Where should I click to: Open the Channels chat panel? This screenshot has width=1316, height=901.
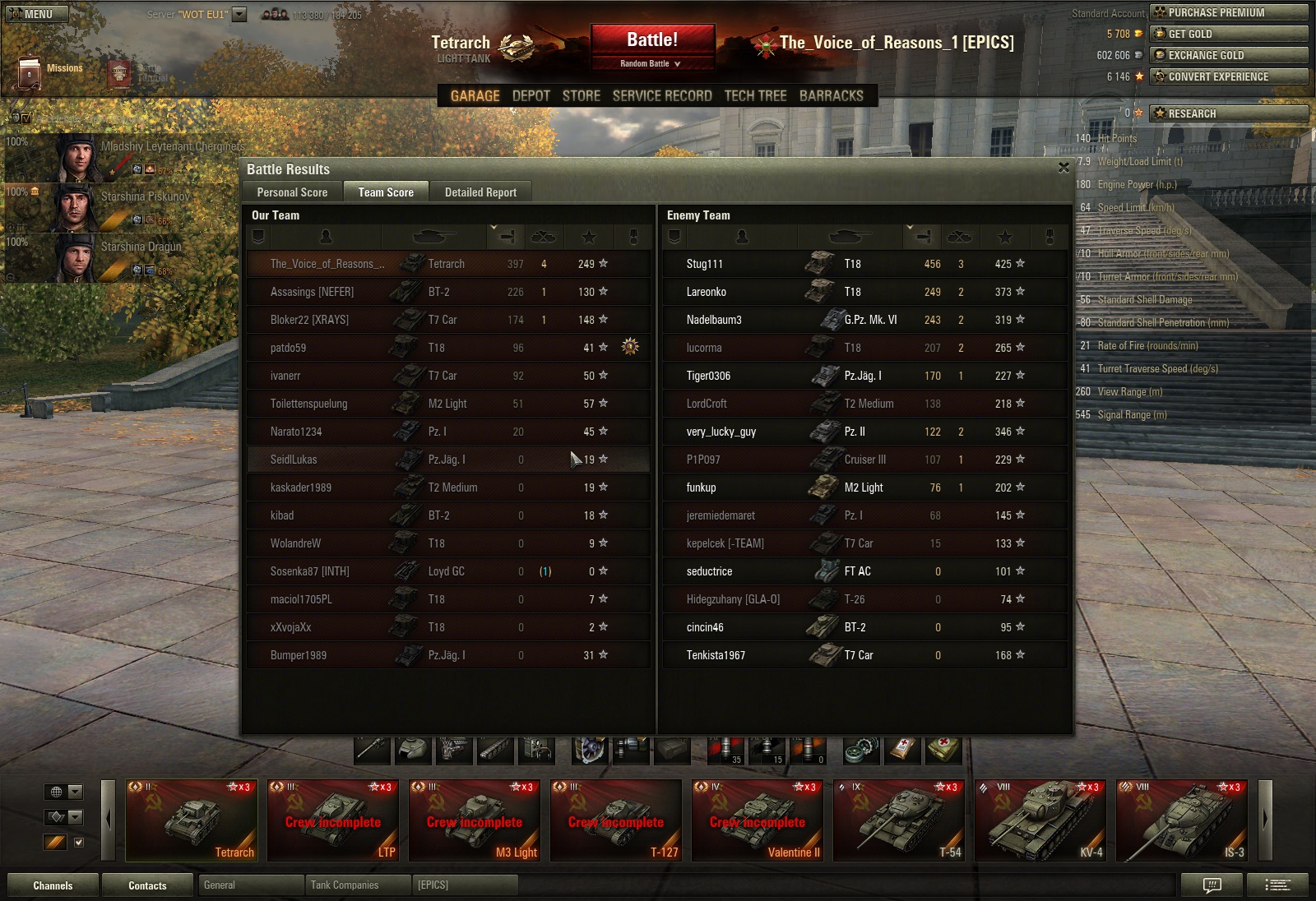coord(53,885)
